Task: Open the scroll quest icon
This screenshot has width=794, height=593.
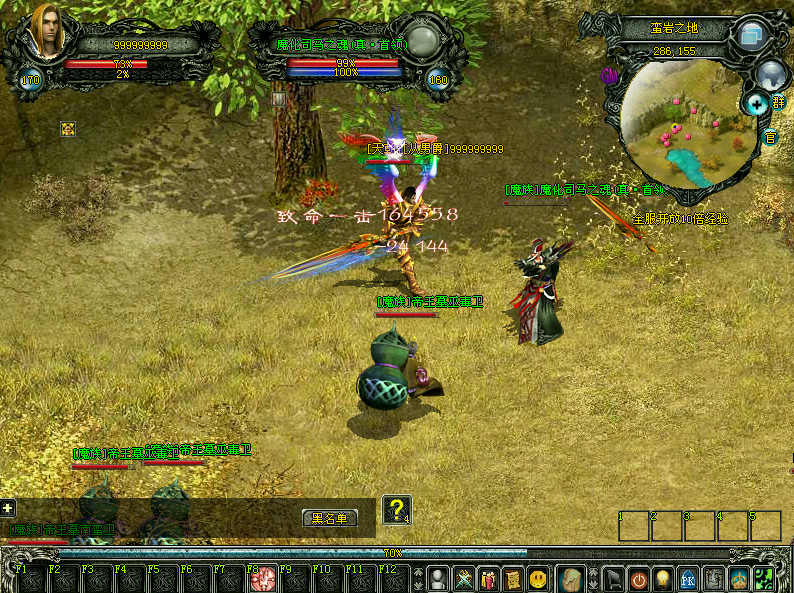Action: point(512,579)
